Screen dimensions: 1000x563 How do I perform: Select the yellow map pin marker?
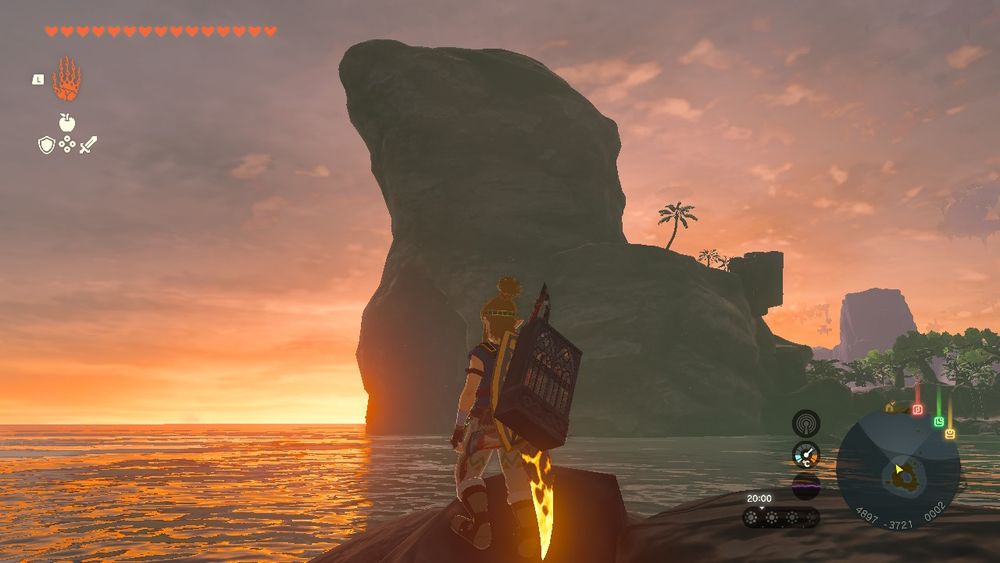949,434
